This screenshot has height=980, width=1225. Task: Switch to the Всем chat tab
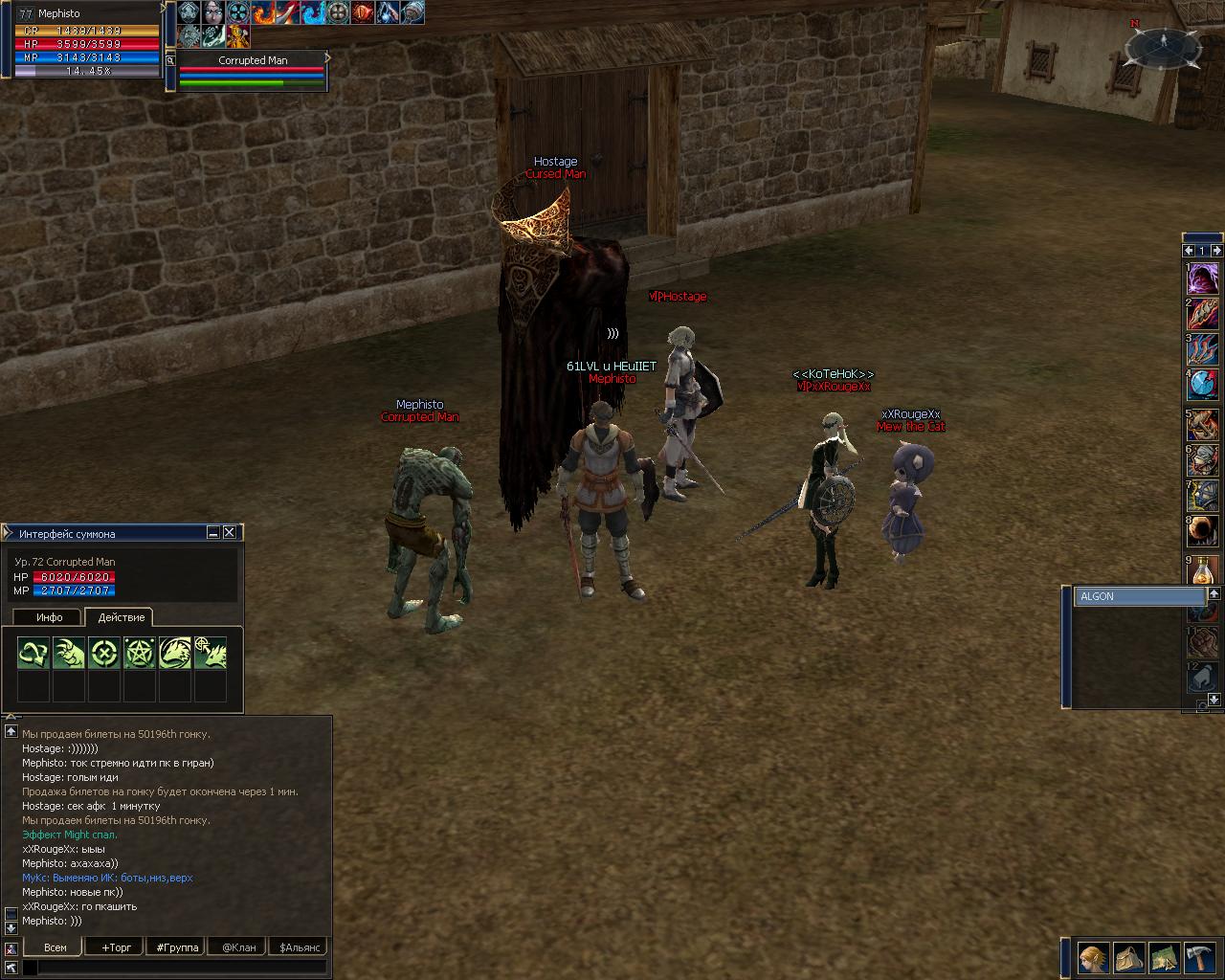coord(56,947)
